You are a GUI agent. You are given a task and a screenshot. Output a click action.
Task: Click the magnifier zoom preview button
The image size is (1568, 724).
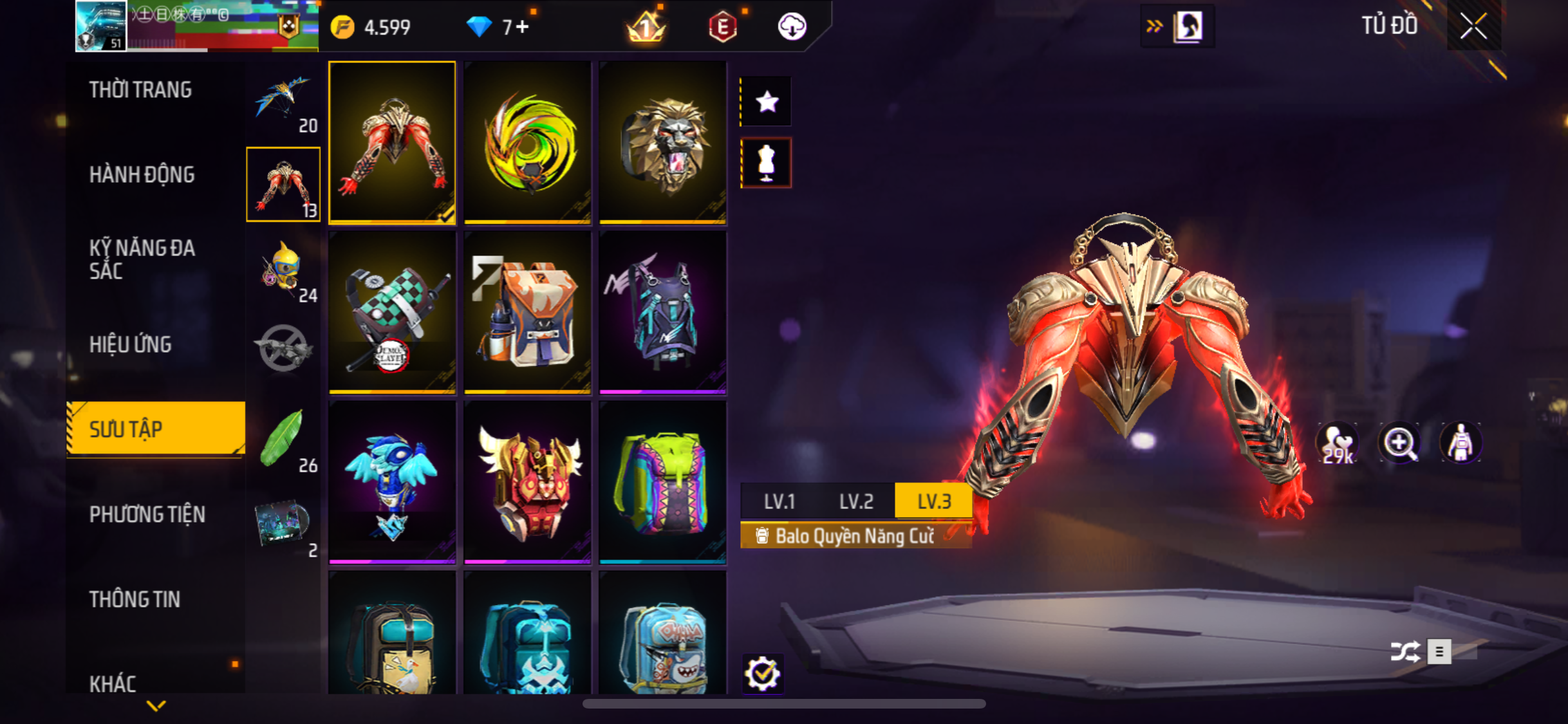click(1399, 443)
